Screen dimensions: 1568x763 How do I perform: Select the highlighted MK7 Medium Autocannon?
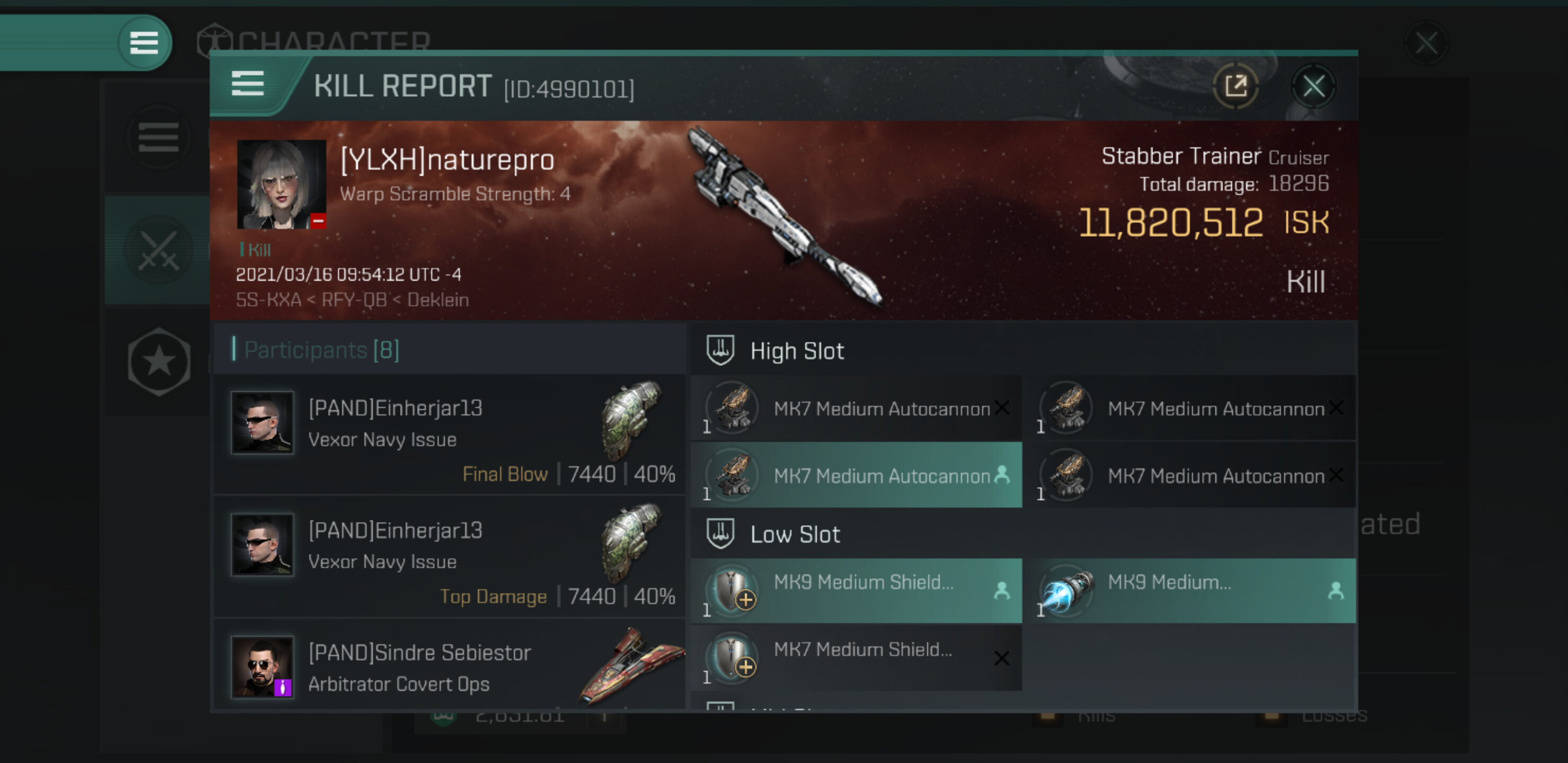(x=856, y=475)
